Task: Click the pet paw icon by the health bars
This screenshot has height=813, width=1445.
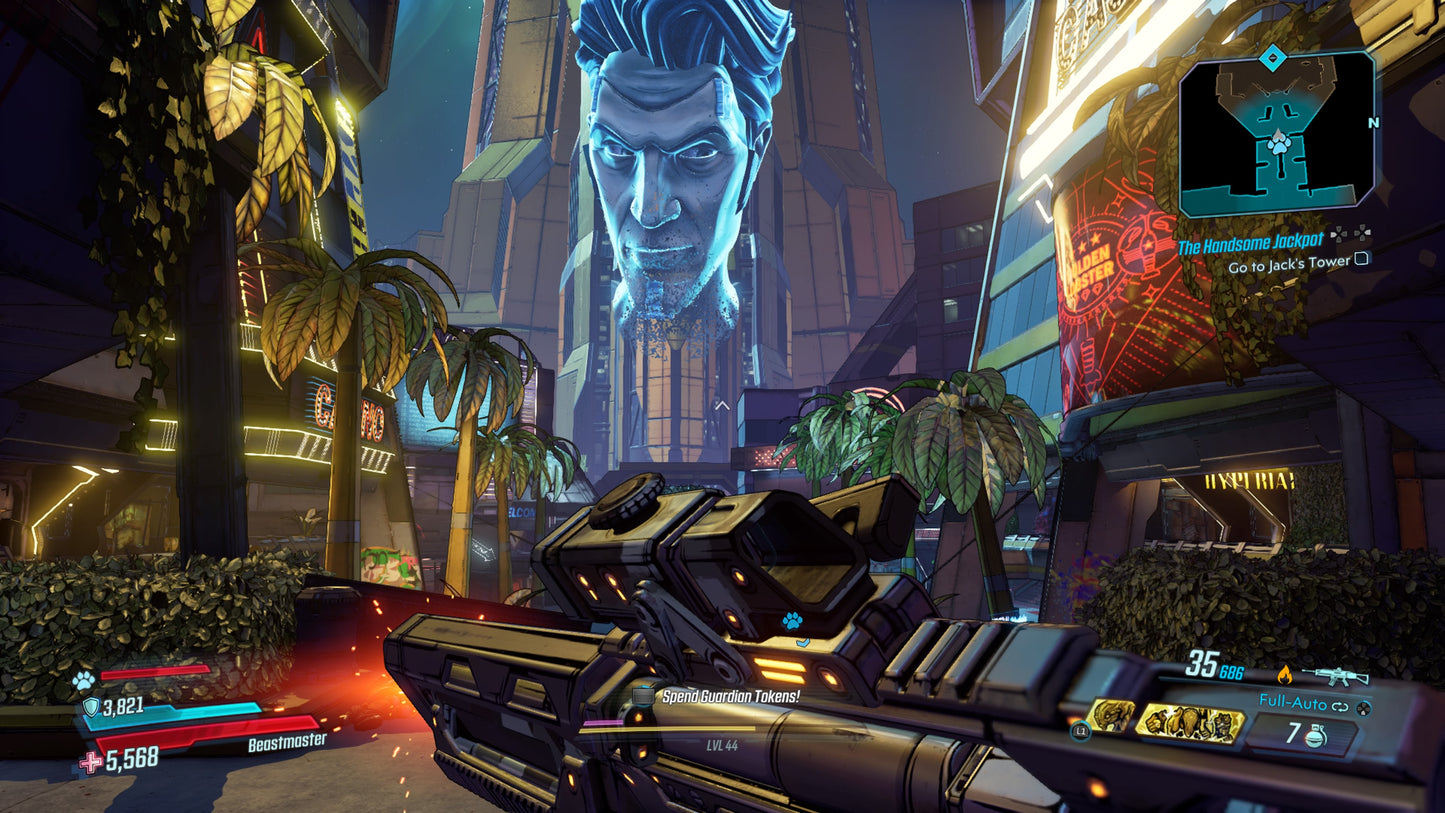Action: (x=82, y=680)
